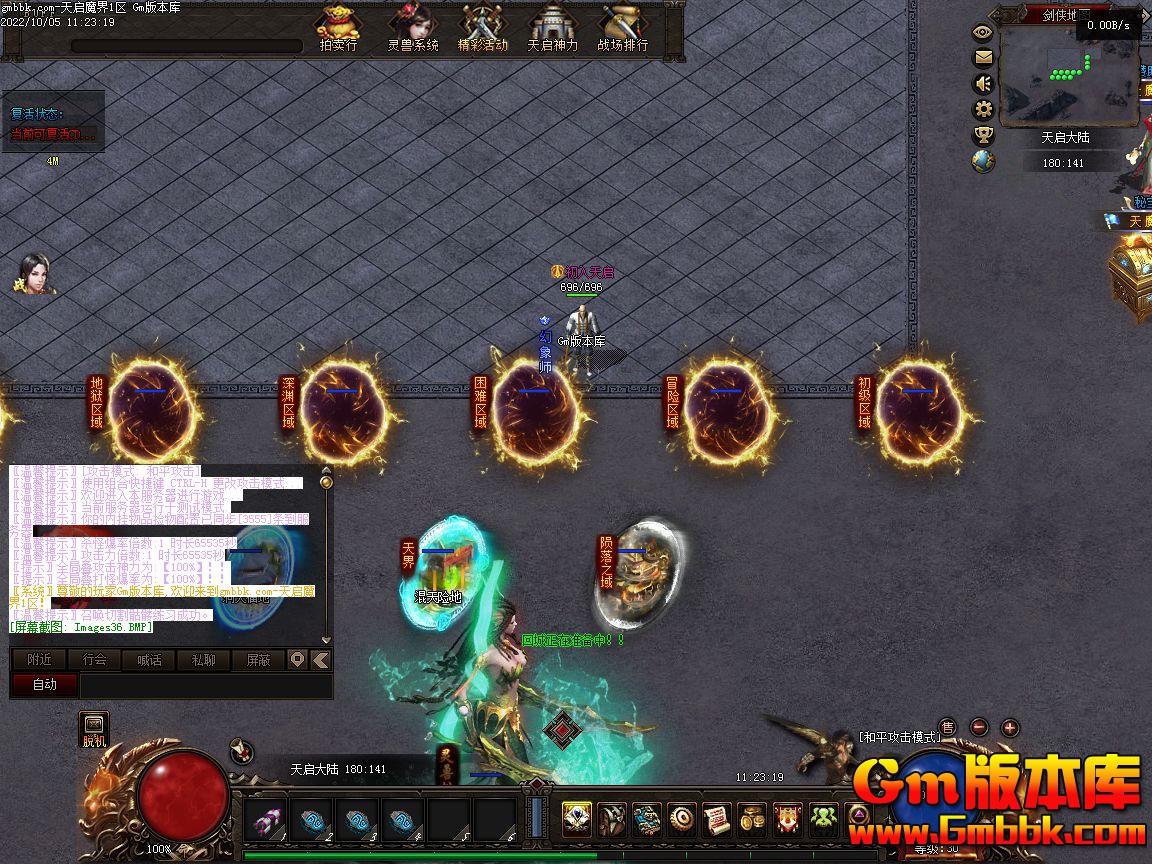Open 精彩活动 events menu
The height and width of the screenshot is (864, 1152).
483,28
